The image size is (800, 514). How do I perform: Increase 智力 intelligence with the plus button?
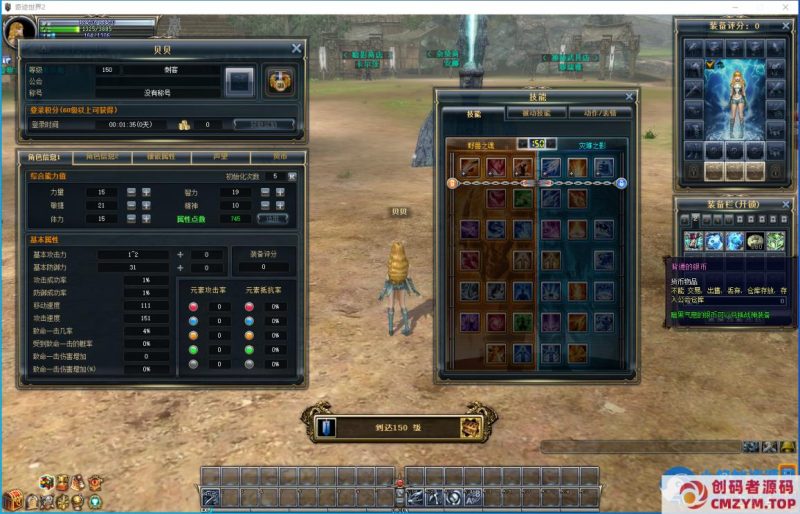[x=278, y=192]
